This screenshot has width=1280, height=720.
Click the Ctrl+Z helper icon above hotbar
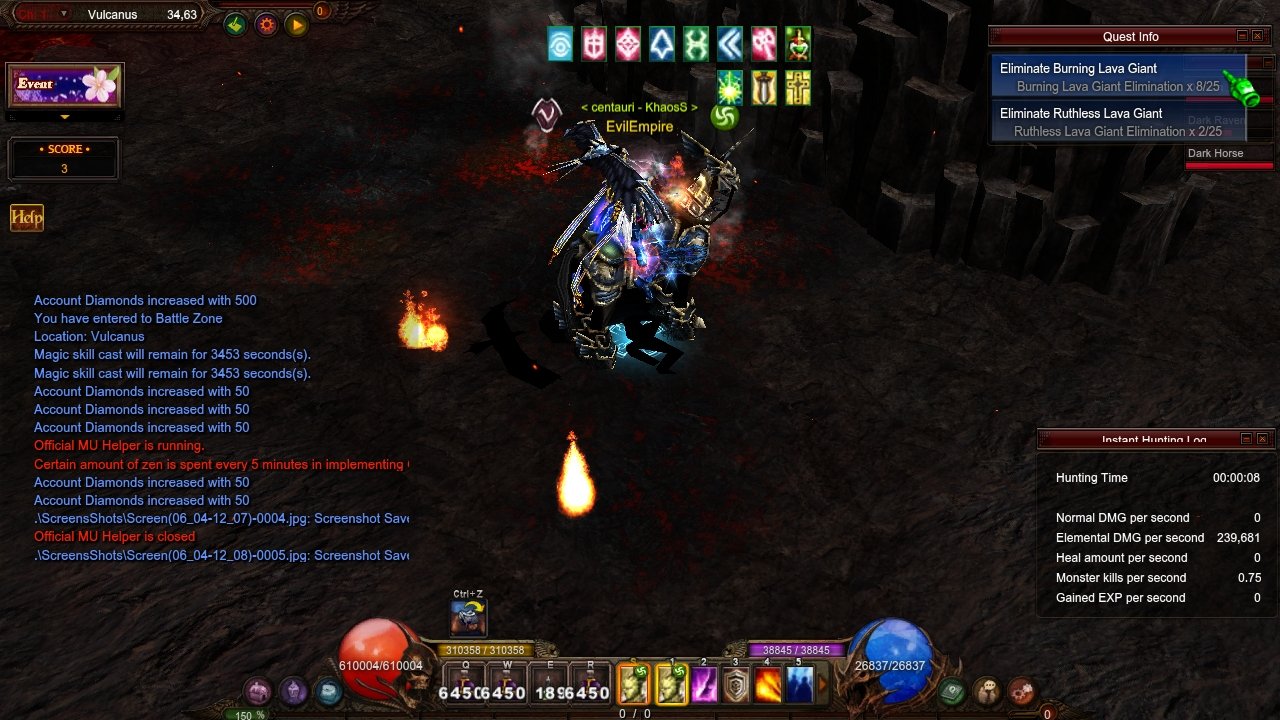point(468,617)
